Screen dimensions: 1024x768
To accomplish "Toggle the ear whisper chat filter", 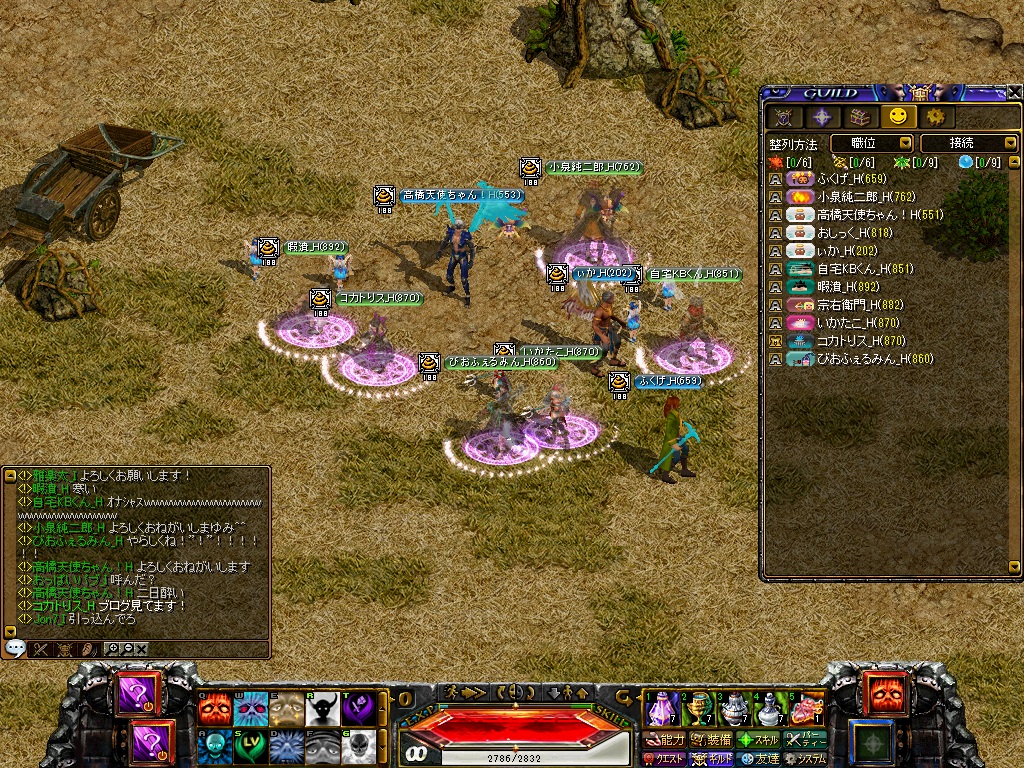I will (87, 648).
